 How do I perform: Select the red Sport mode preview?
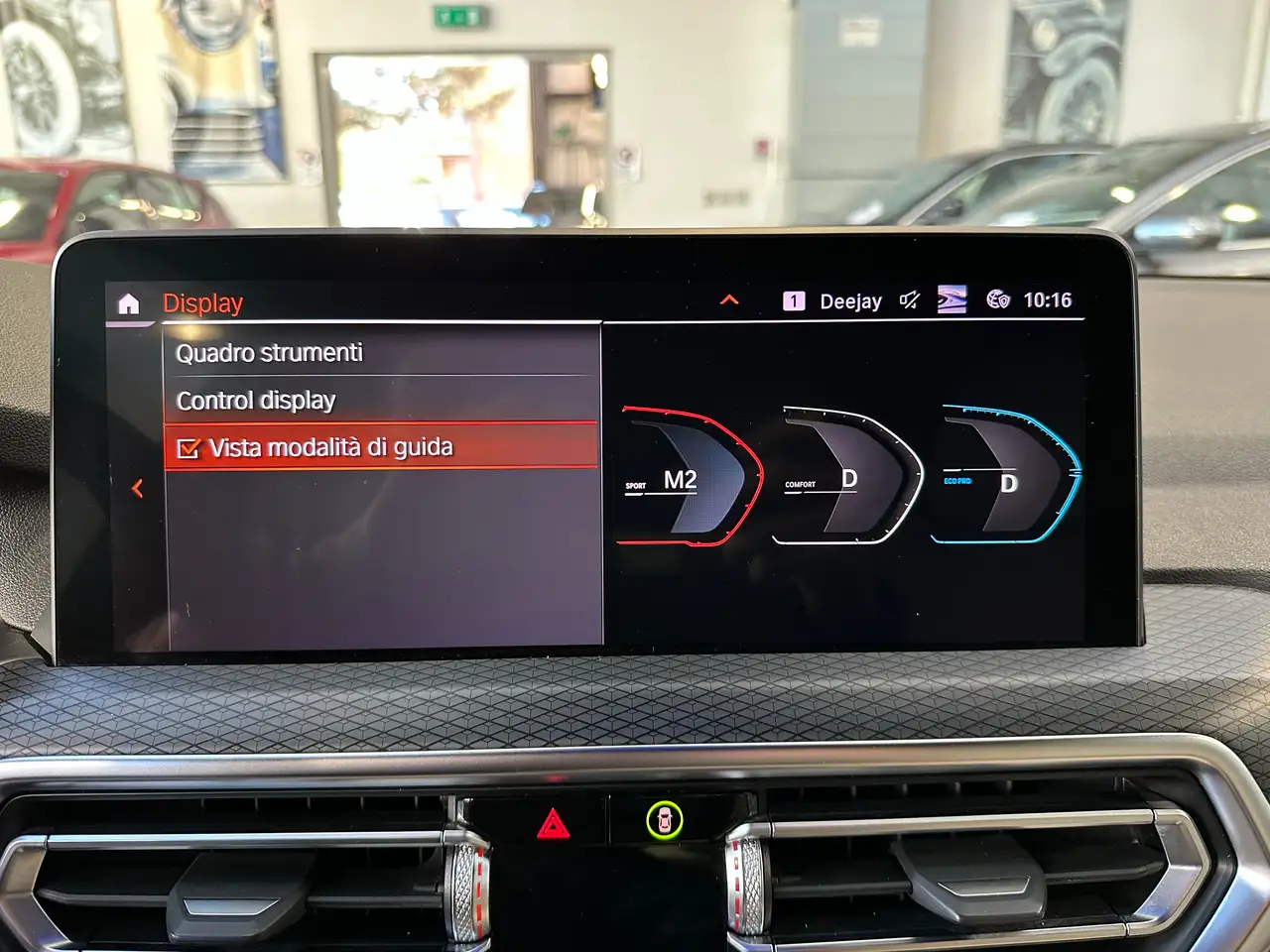click(x=690, y=477)
